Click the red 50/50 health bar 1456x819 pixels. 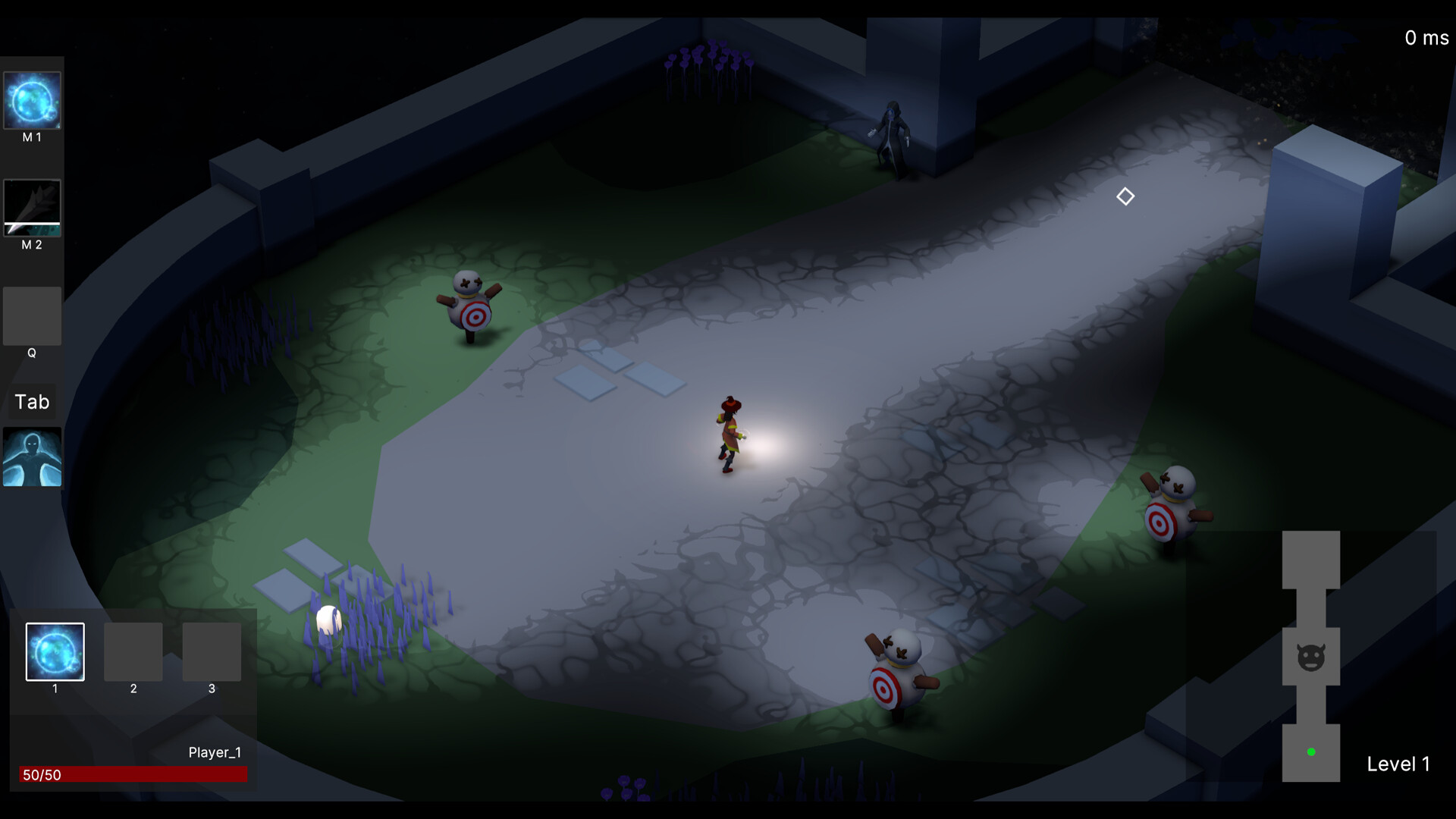[x=133, y=774]
